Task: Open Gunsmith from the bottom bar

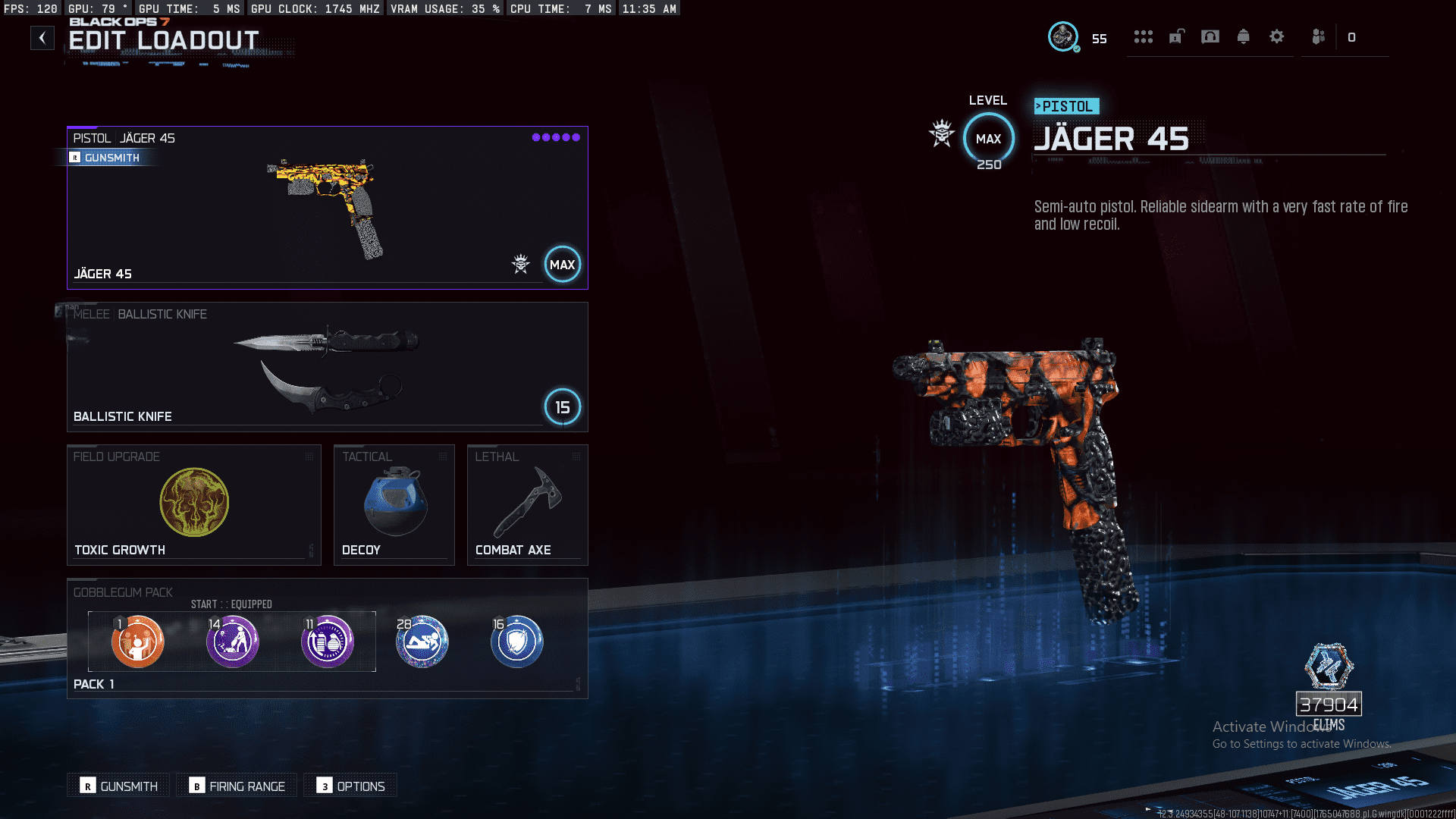Action: coord(120,786)
